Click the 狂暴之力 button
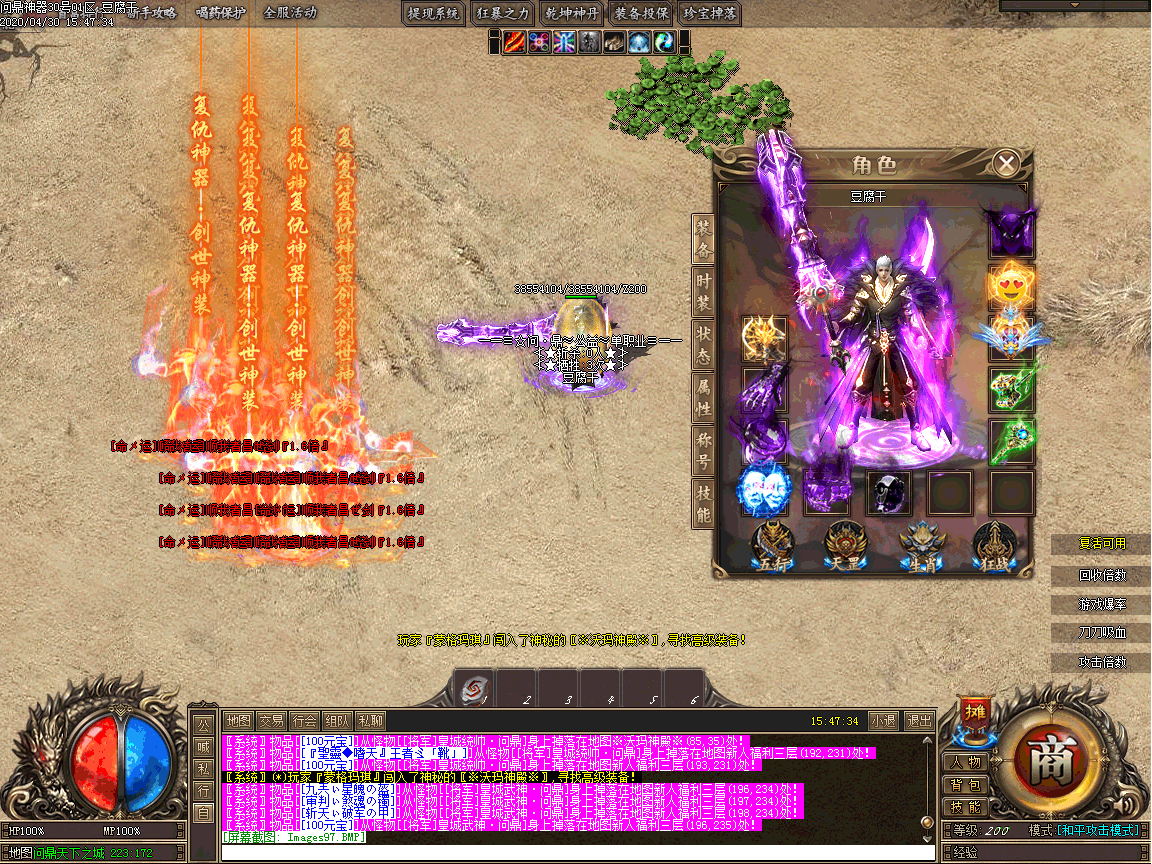This screenshot has height=864, width=1152. click(x=502, y=13)
